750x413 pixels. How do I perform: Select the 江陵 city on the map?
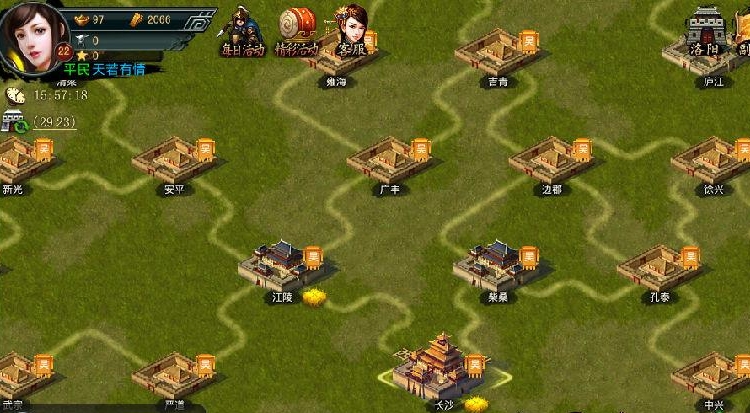click(x=277, y=264)
